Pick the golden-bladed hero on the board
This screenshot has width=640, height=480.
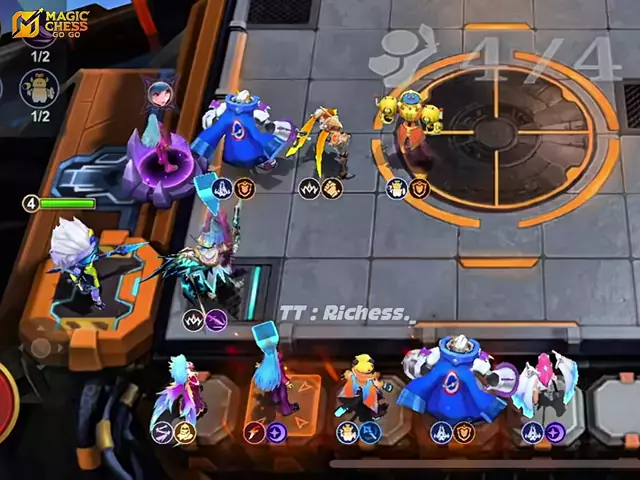pos(324,143)
